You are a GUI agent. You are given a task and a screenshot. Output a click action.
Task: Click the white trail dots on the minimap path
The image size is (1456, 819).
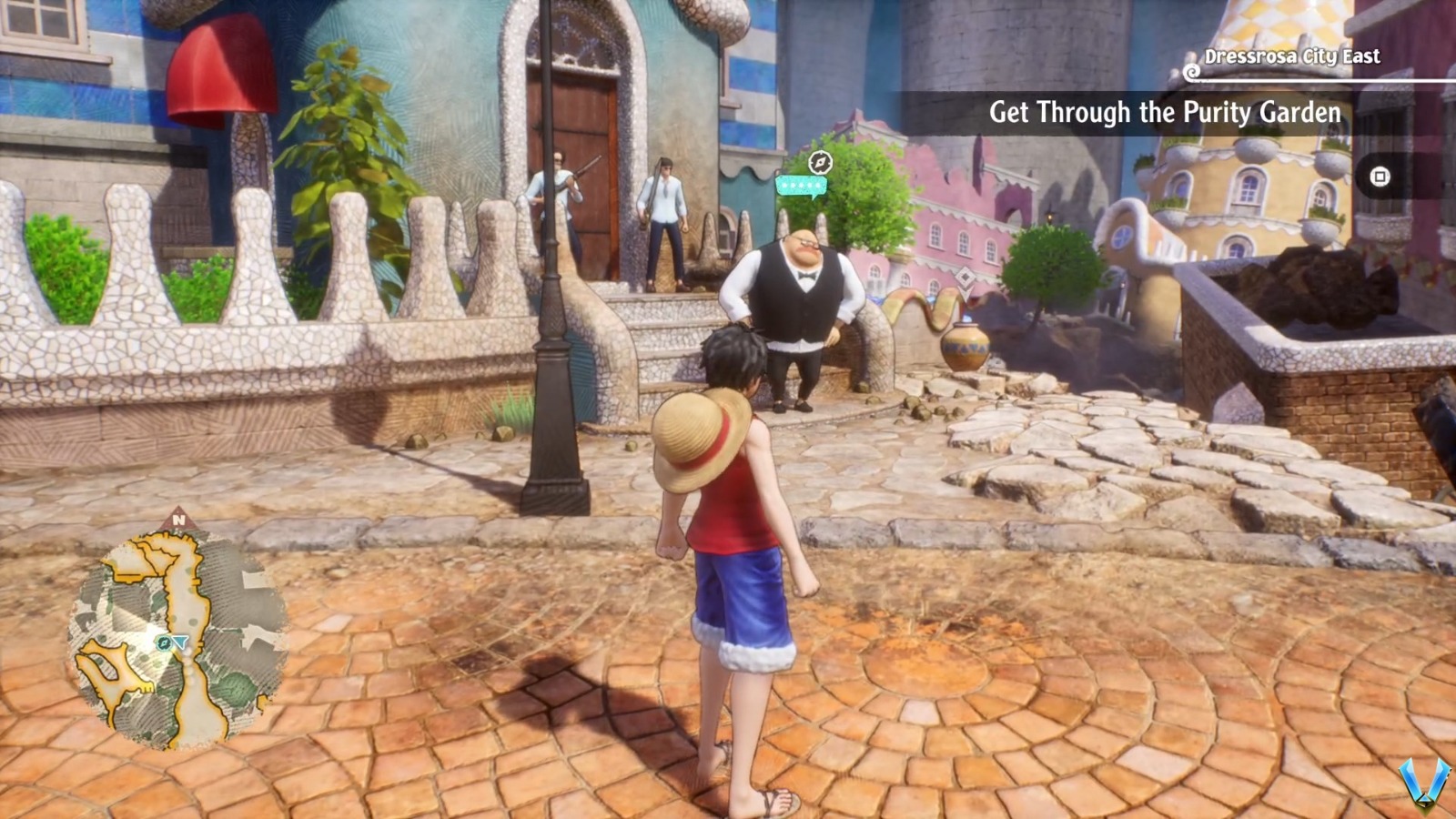tap(190, 665)
